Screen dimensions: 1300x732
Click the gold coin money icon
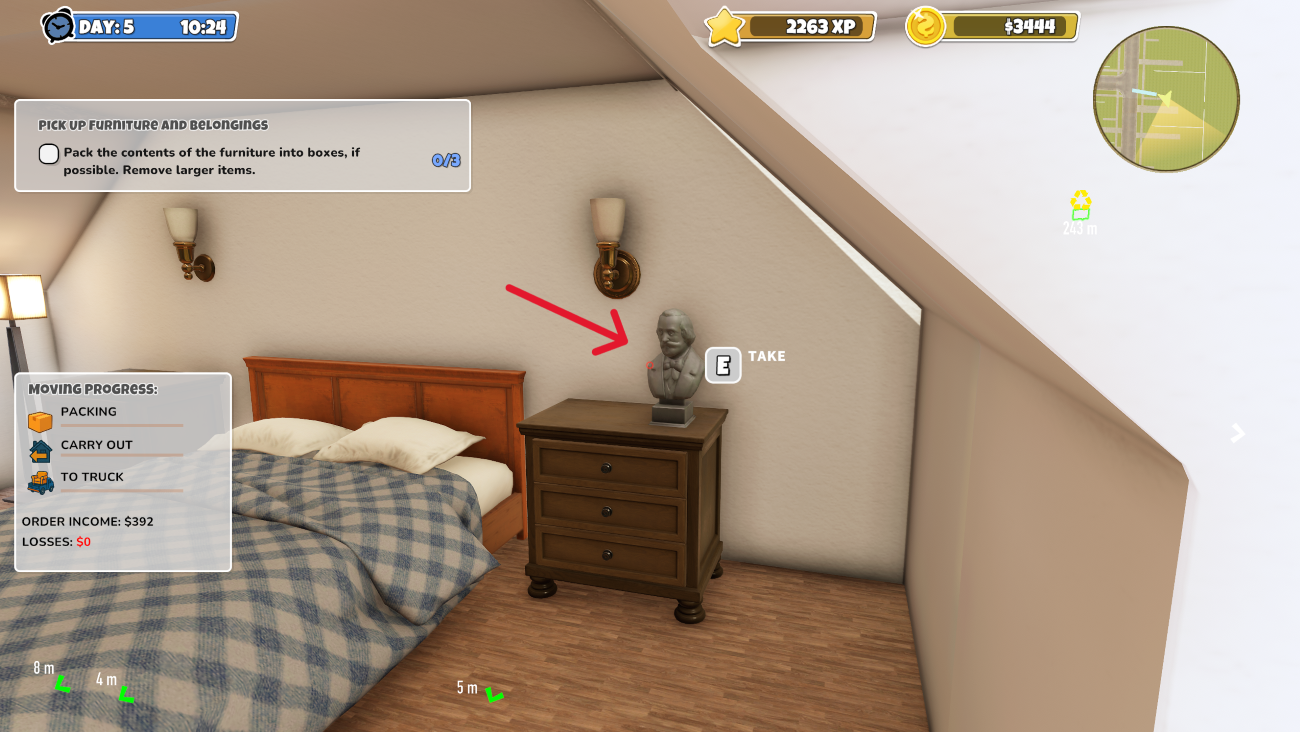coord(925,27)
